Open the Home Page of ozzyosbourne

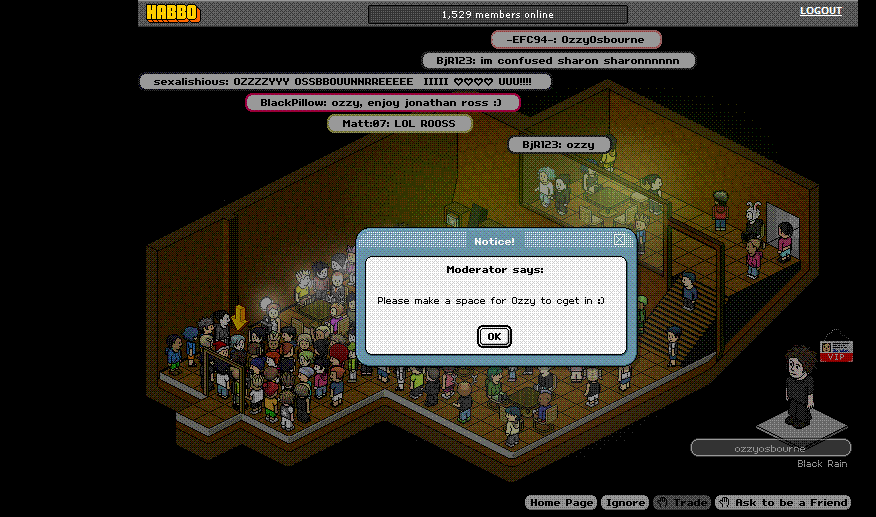[x=560, y=502]
